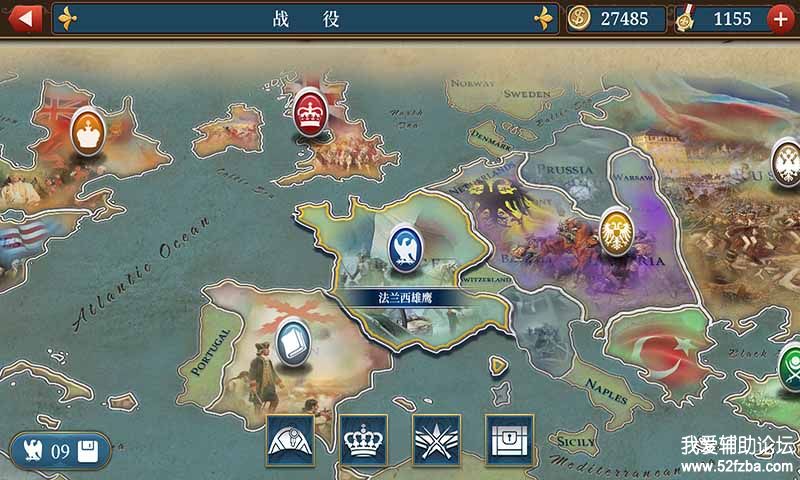Open the crown icon menu

(x=364, y=439)
